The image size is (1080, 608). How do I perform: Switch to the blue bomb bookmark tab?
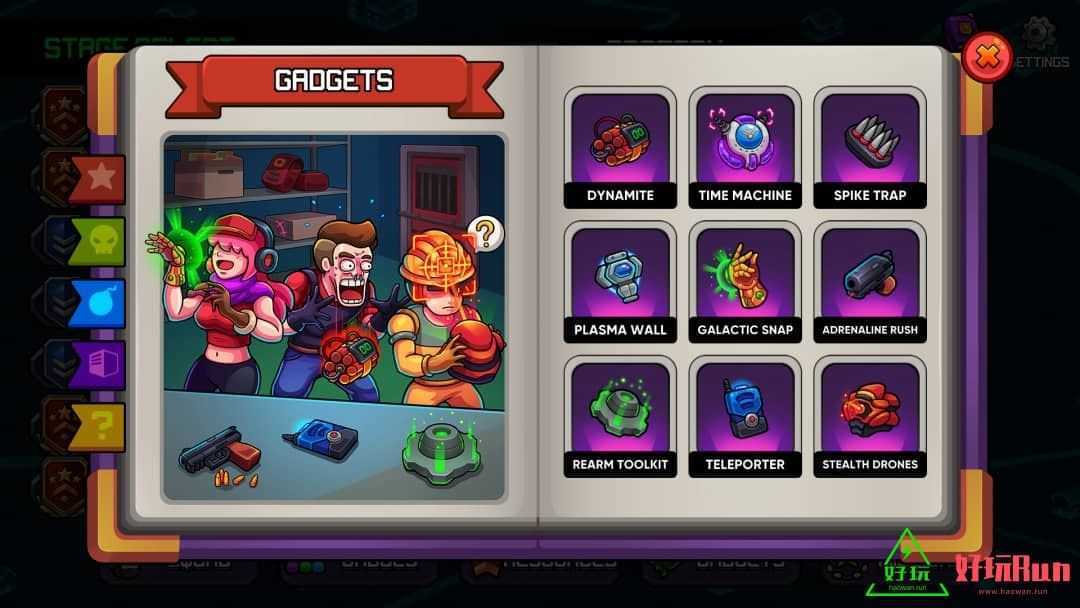[x=98, y=303]
